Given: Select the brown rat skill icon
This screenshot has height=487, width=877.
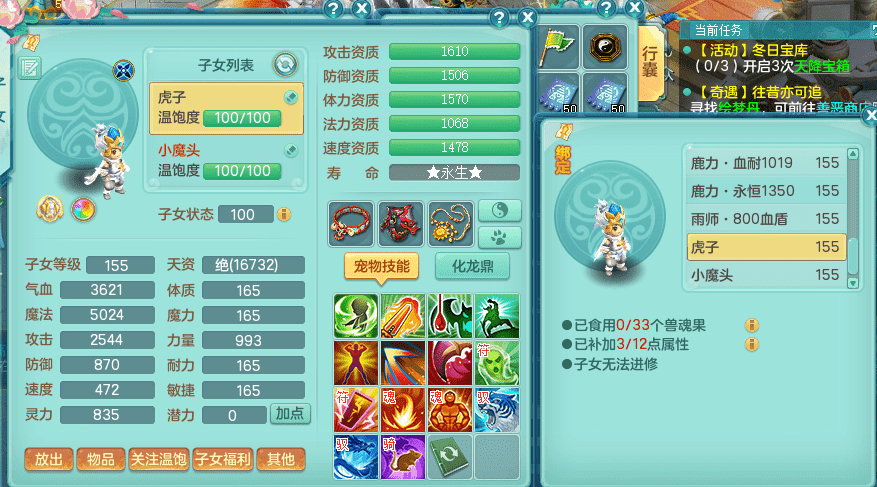Looking at the screenshot, I should coord(401,456).
